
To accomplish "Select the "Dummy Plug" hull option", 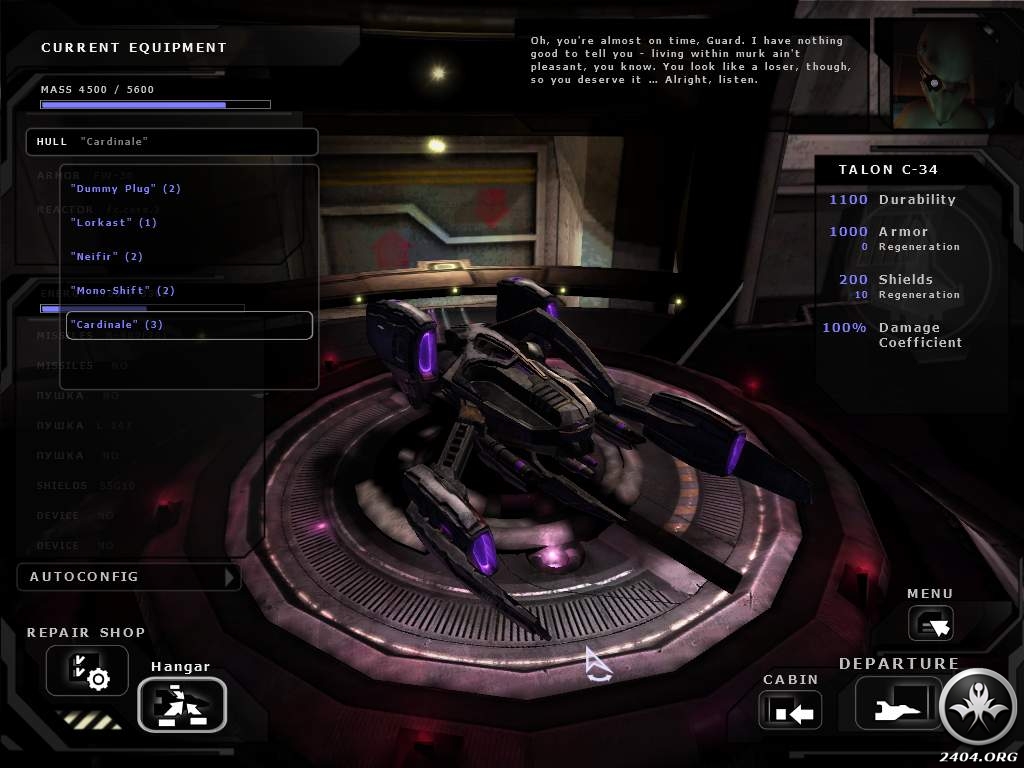I will (x=126, y=188).
